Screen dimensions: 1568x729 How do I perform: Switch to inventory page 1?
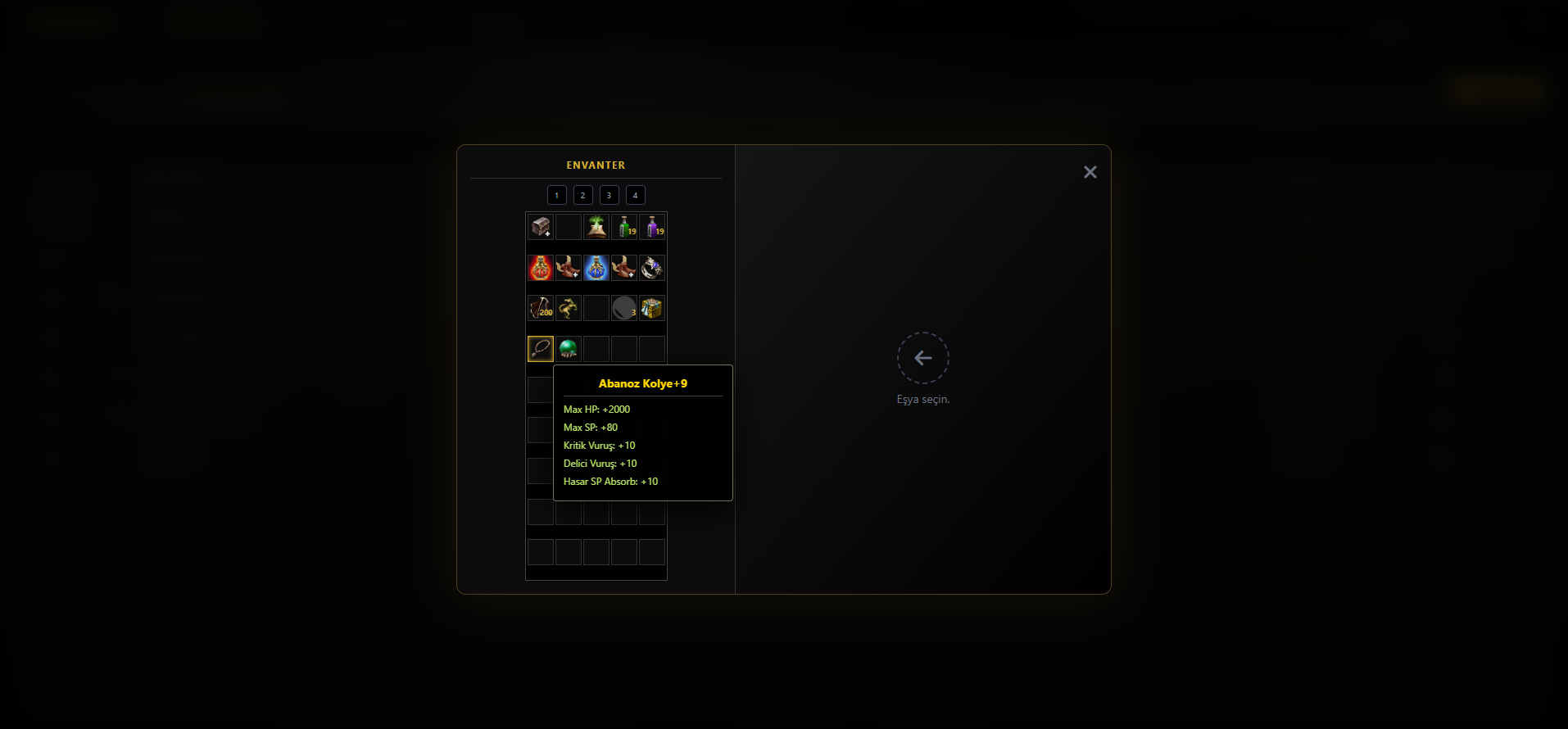click(557, 195)
